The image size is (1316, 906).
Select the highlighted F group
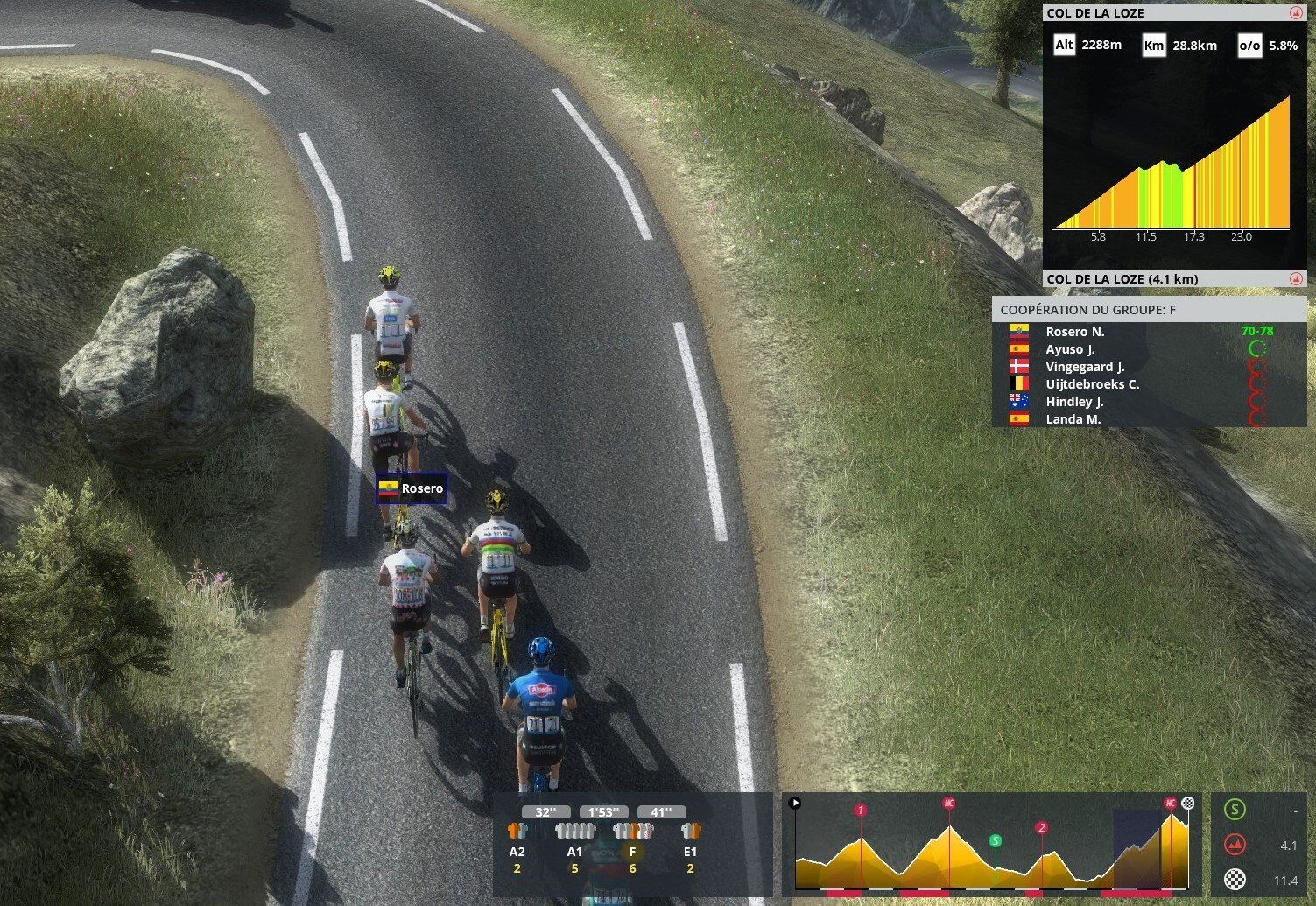pyautogui.click(x=632, y=840)
